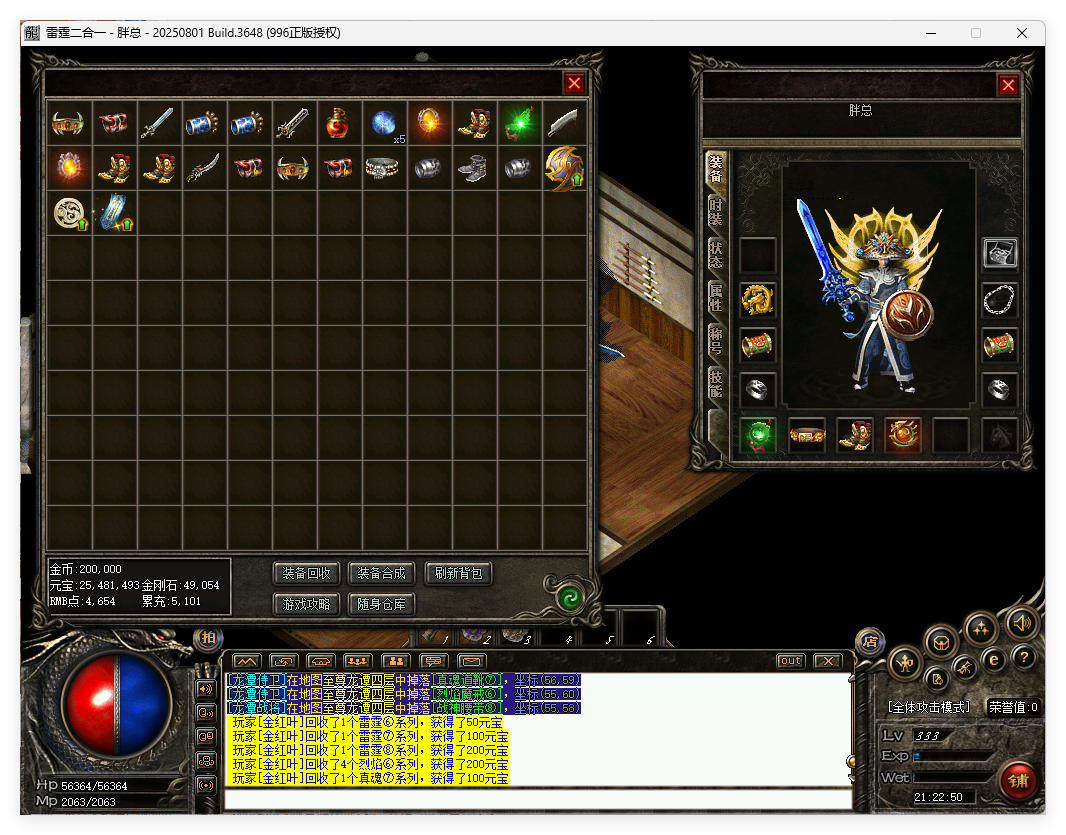Image resolution: width=1066 pixels, height=835 pixels.
Task: Open the 游戏攻略 game guide
Action: 306,604
